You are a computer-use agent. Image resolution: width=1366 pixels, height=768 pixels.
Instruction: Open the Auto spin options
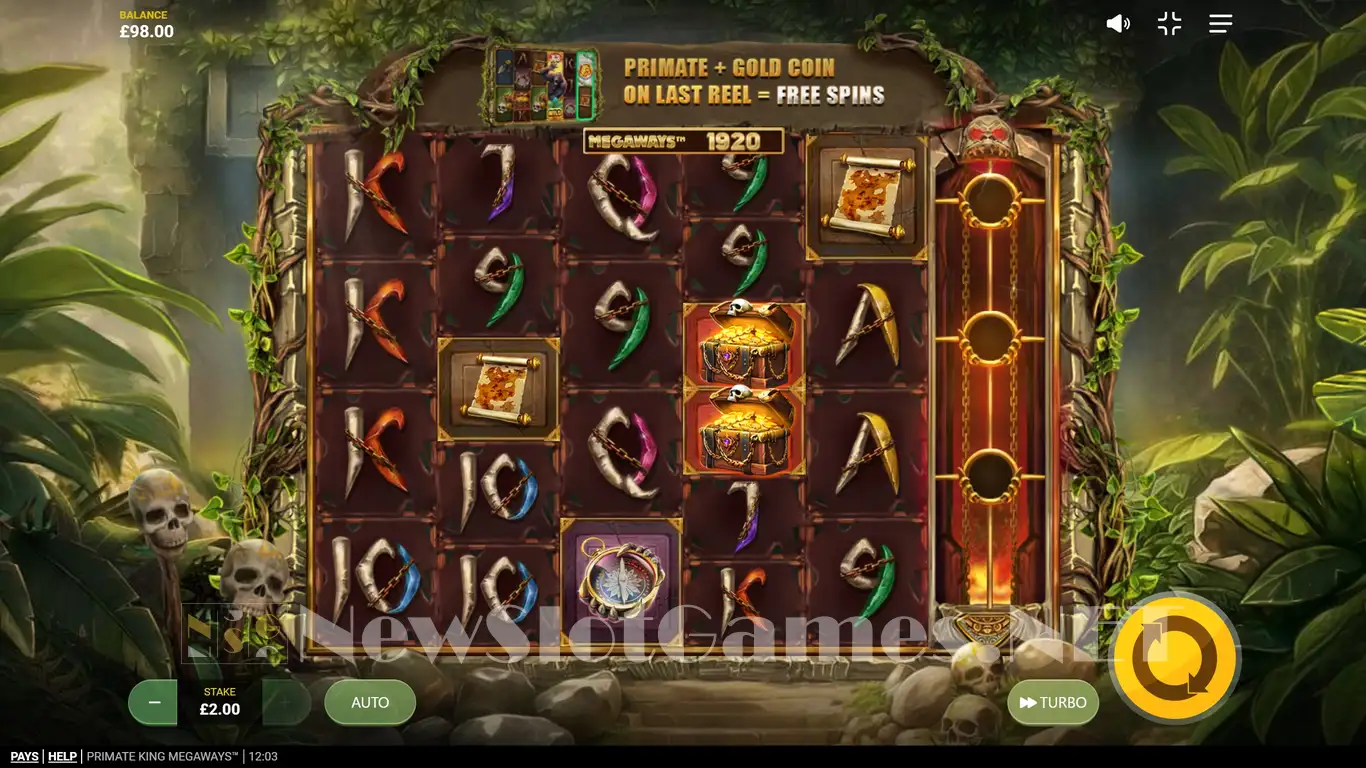[x=370, y=703]
